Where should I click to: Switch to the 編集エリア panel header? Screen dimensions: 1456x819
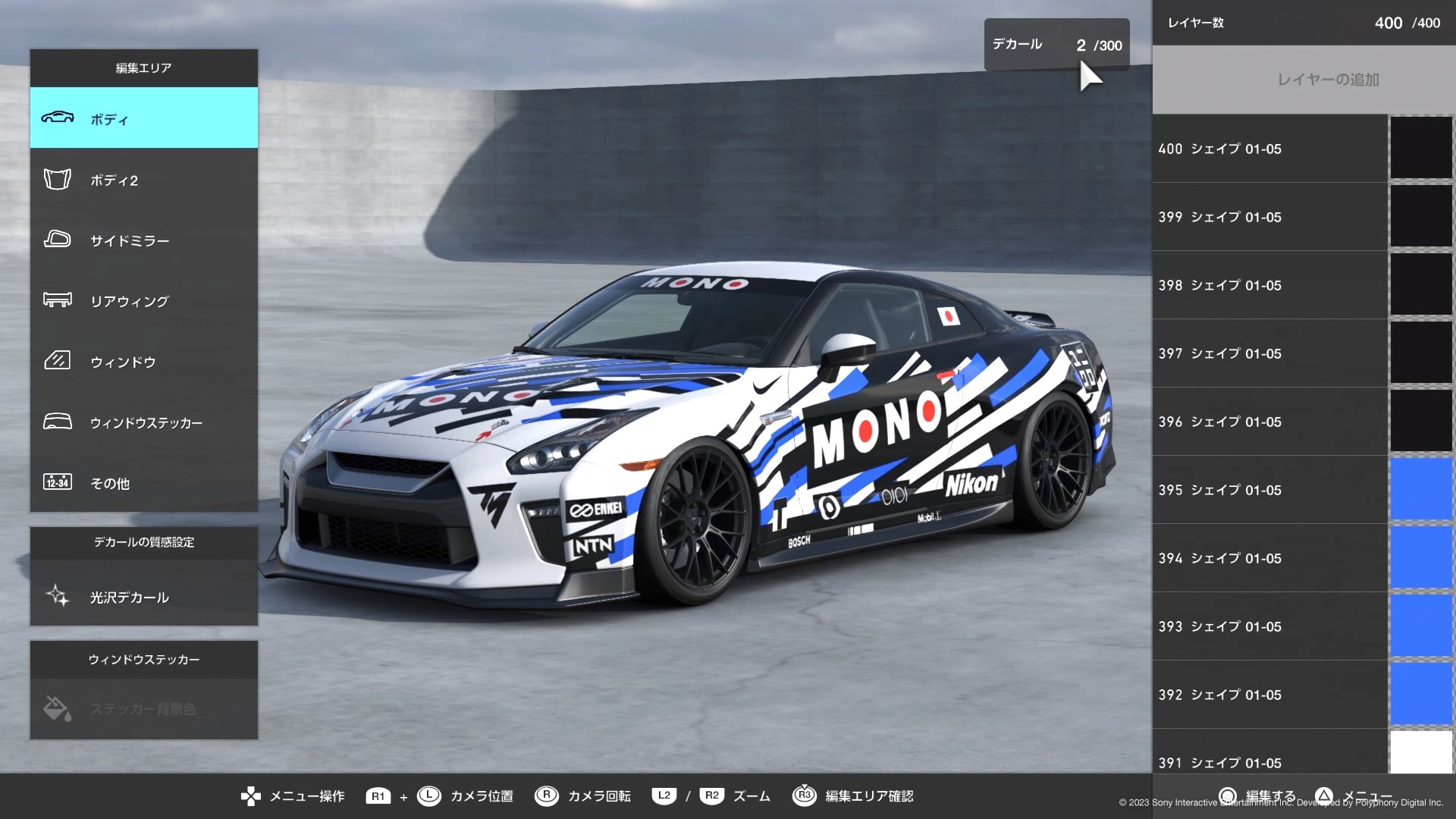pyautogui.click(x=143, y=68)
